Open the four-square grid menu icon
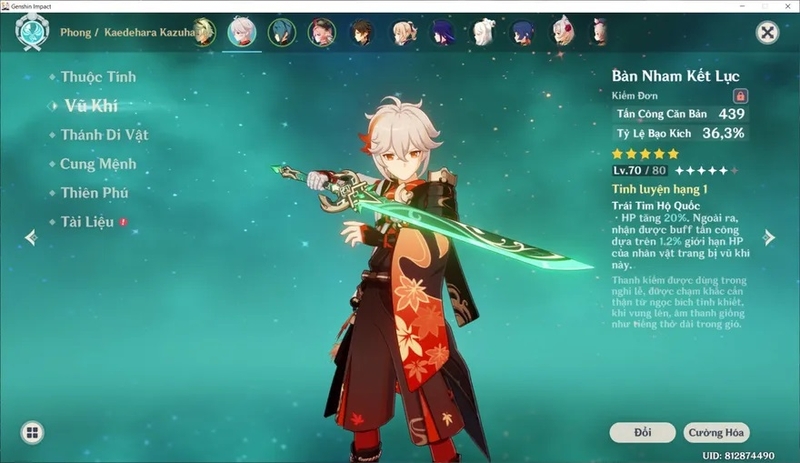The width and height of the screenshot is (800, 463). coord(33,432)
